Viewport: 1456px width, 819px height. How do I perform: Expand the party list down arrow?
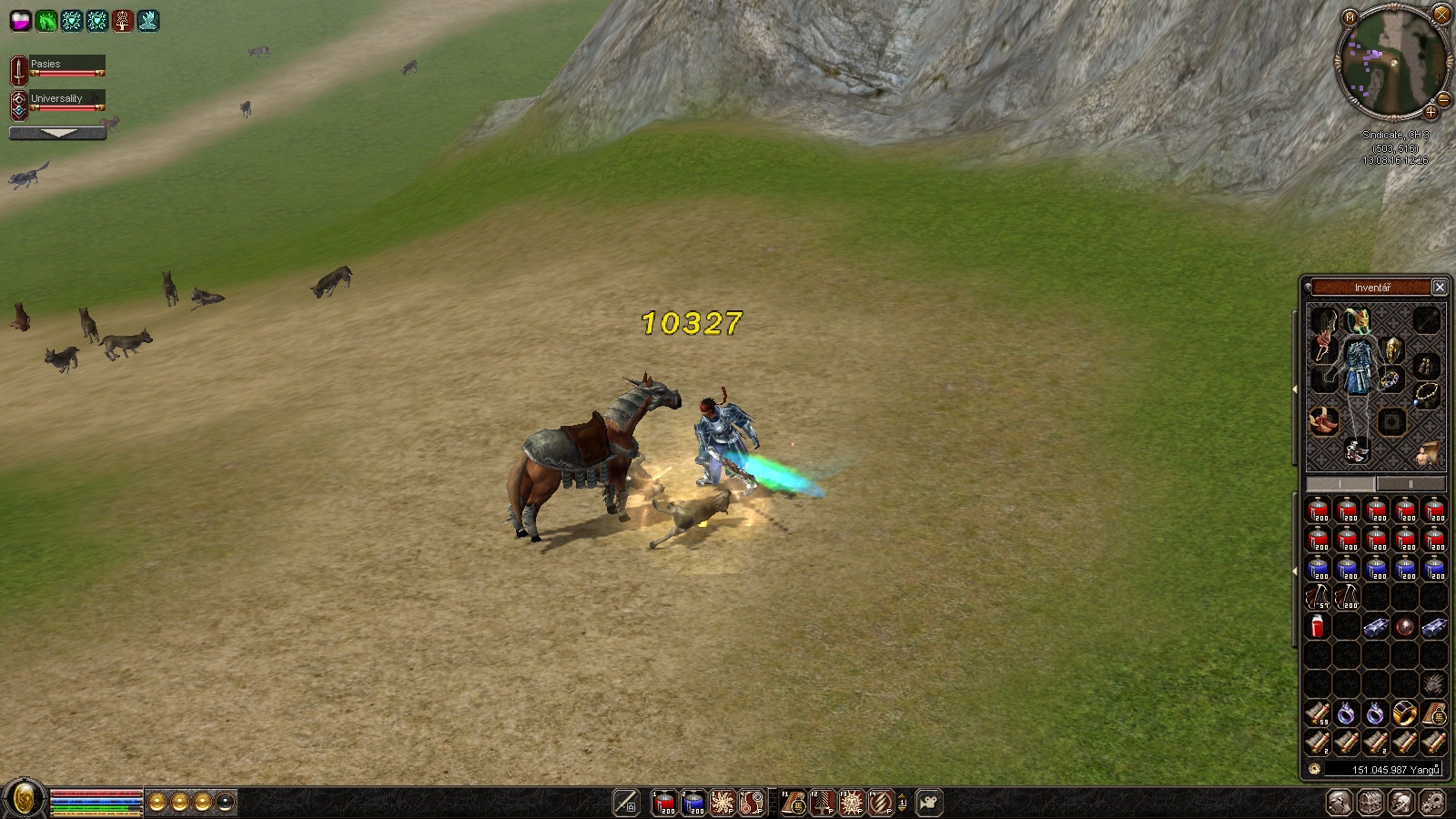[57, 133]
